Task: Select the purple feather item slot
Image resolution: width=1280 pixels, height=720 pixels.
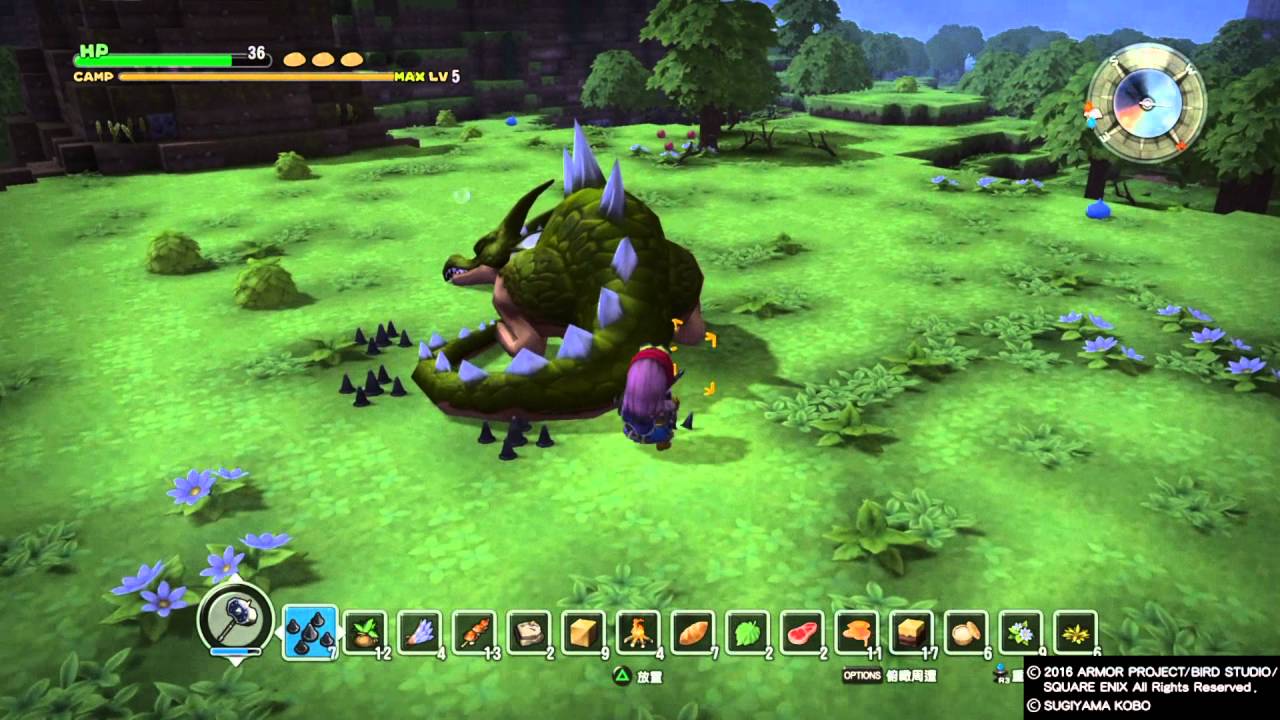Action: point(420,633)
